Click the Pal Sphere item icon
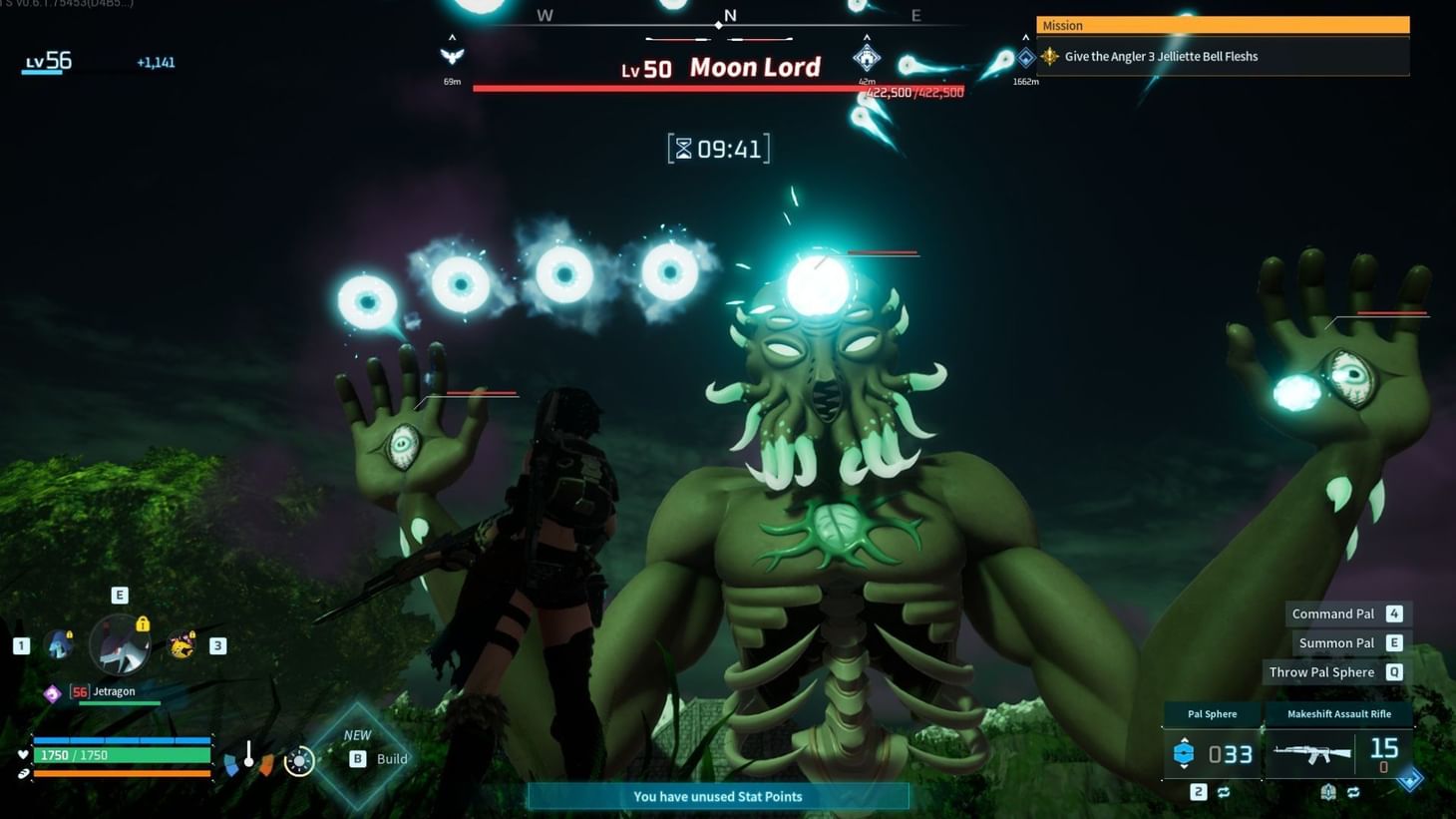 (x=1185, y=752)
